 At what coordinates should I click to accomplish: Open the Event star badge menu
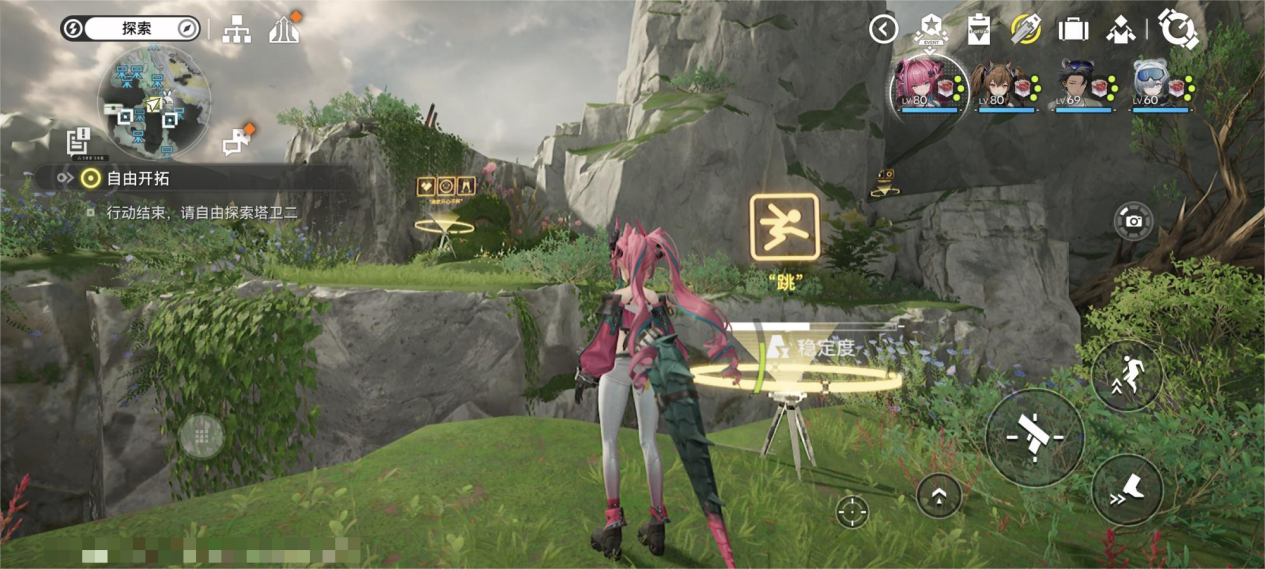point(932,30)
